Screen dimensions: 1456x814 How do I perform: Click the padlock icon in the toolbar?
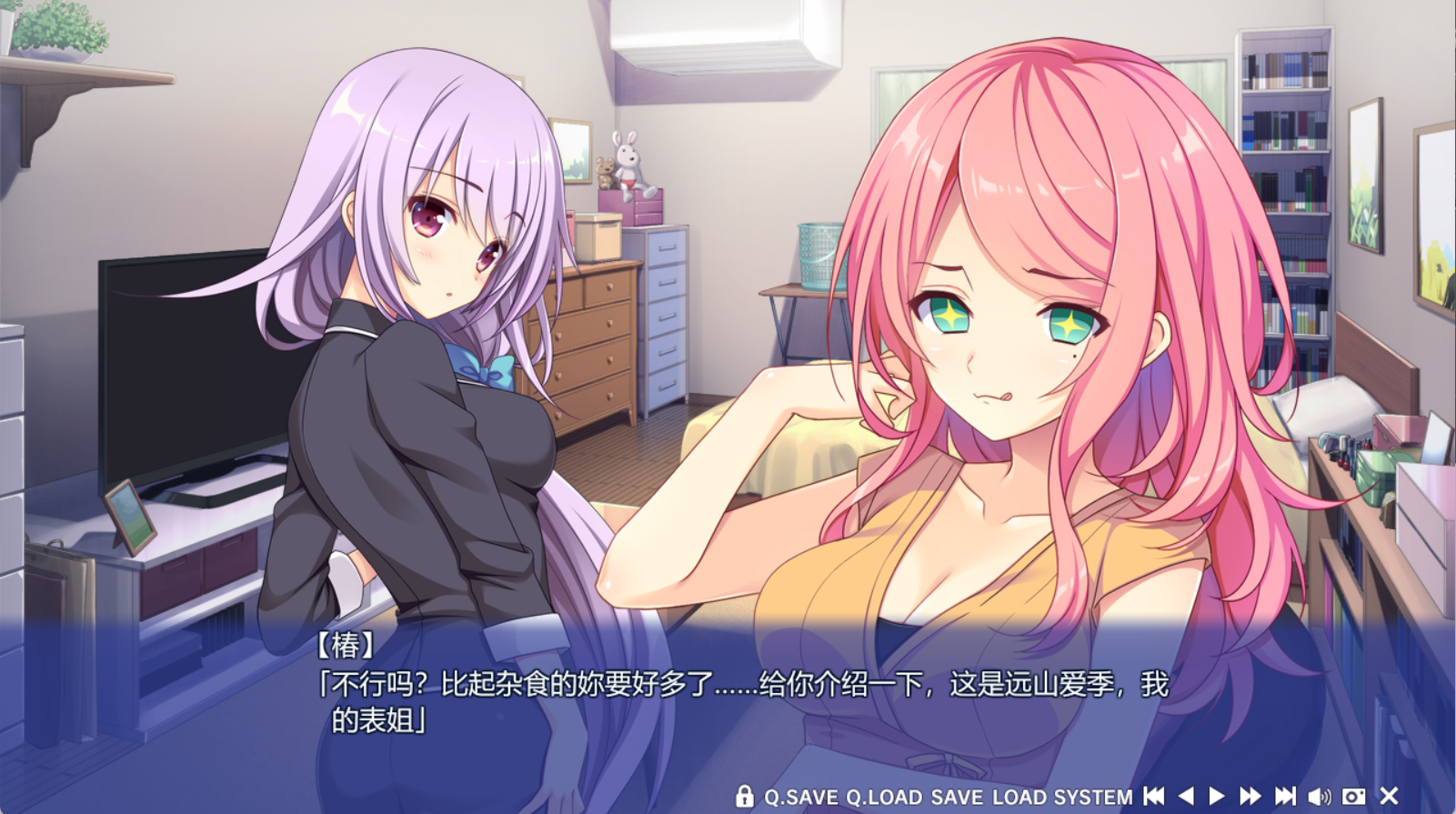click(x=746, y=797)
